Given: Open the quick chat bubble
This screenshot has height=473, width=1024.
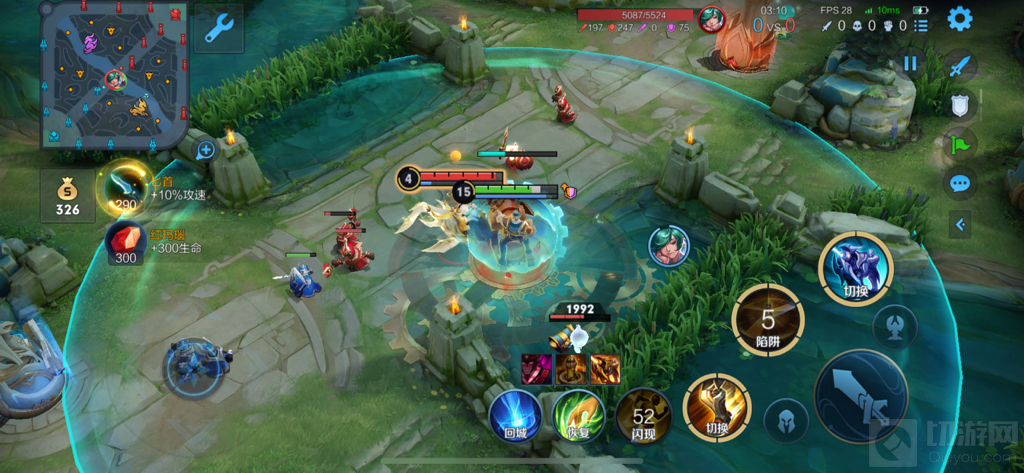Looking at the screenshot, I should coord(960,183).
